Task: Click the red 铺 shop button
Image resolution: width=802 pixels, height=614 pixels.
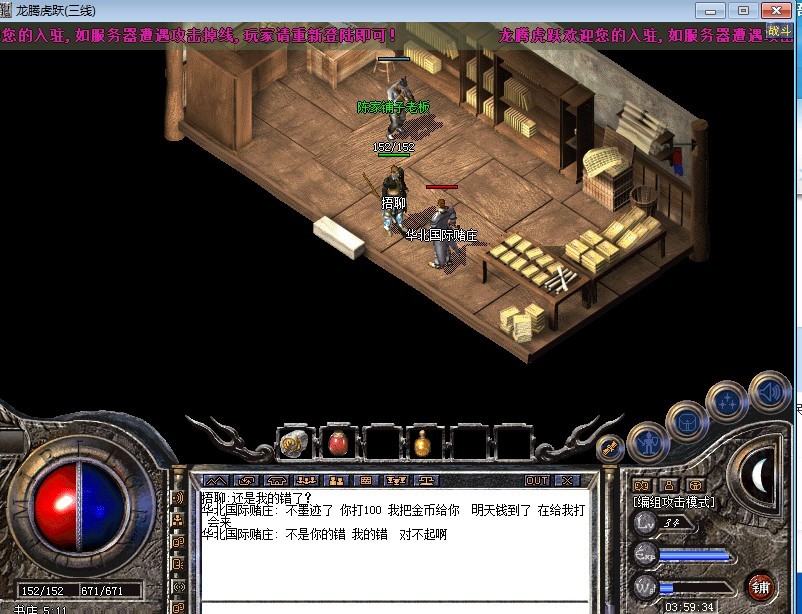Action: (761, 587)
